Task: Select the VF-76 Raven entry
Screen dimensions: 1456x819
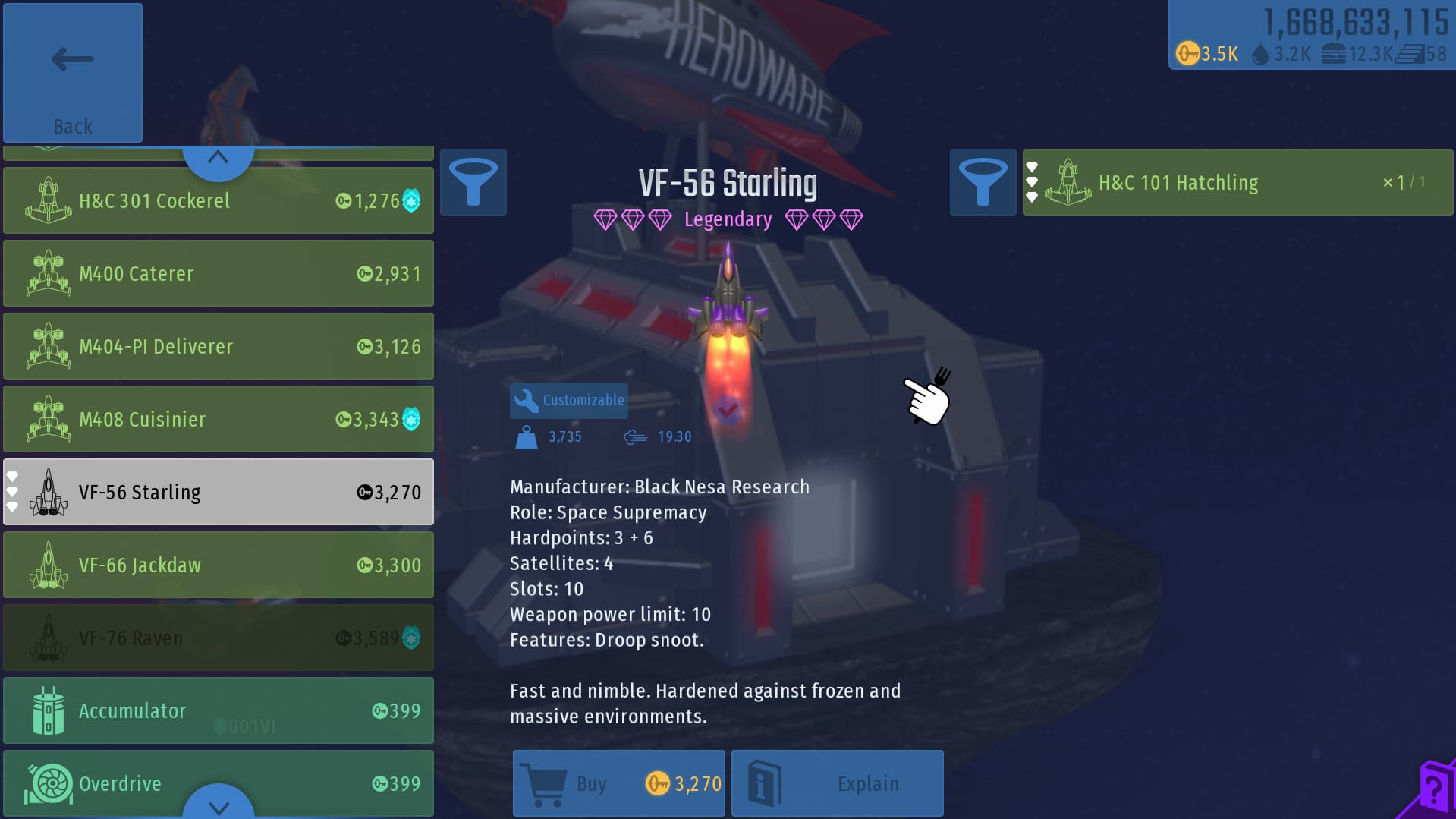Action: point(219,638)
